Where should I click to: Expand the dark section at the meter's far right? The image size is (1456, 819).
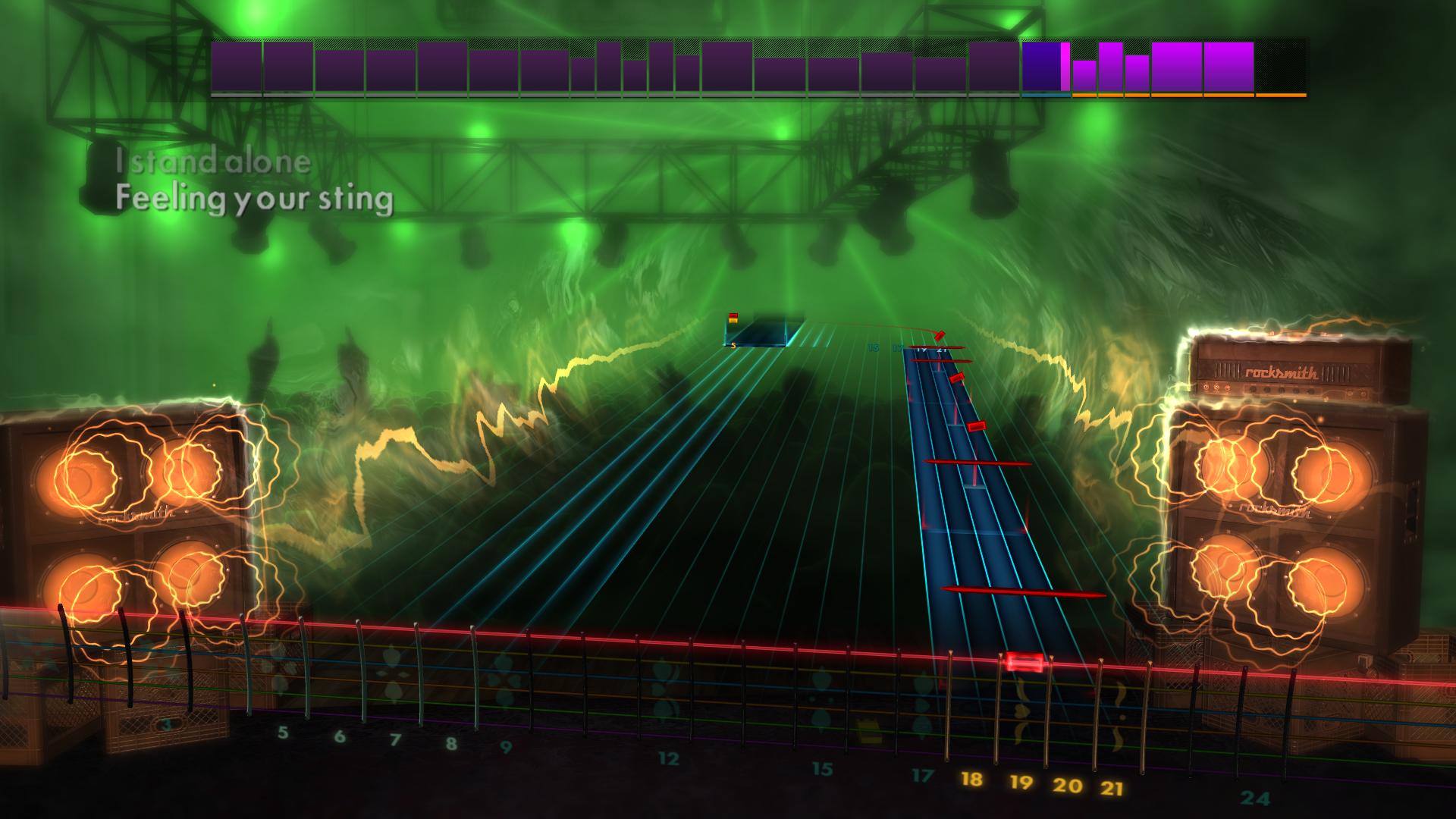click(x=1282, y=68)
